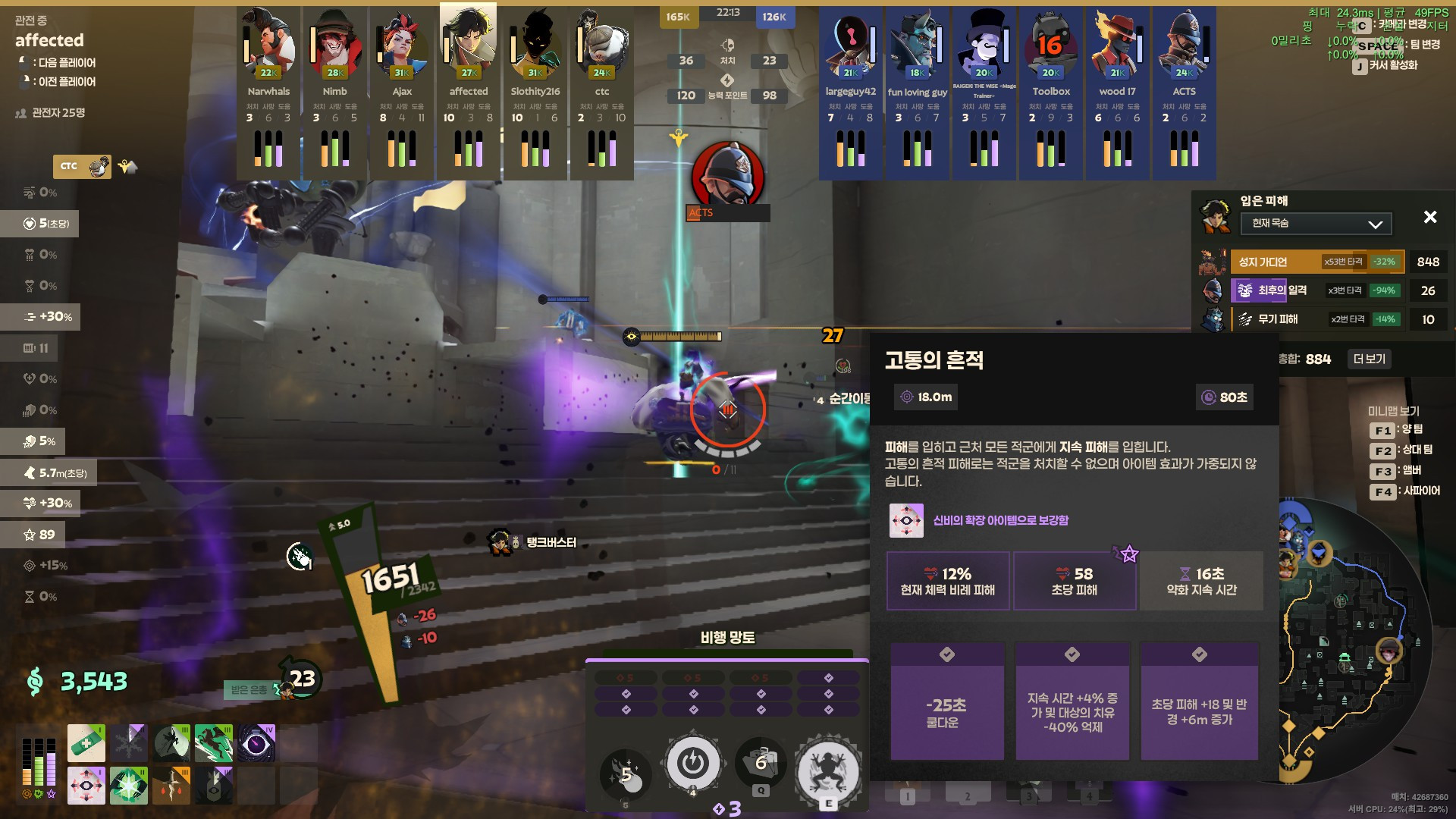Screen dimensions: 1456x819
Task: Switch to item page 2 at the bottom
Action: pyautogui.click(x=967, y=796)
